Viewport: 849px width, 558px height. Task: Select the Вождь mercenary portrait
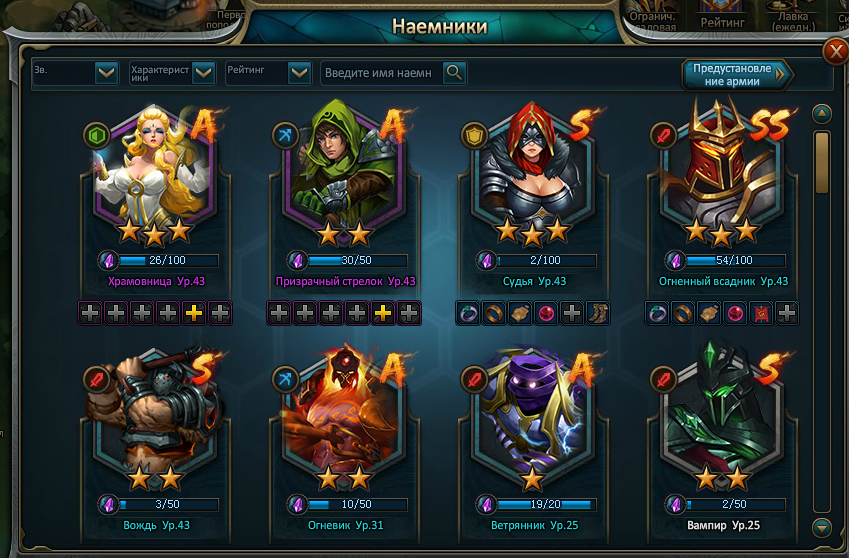pos(155,415)
